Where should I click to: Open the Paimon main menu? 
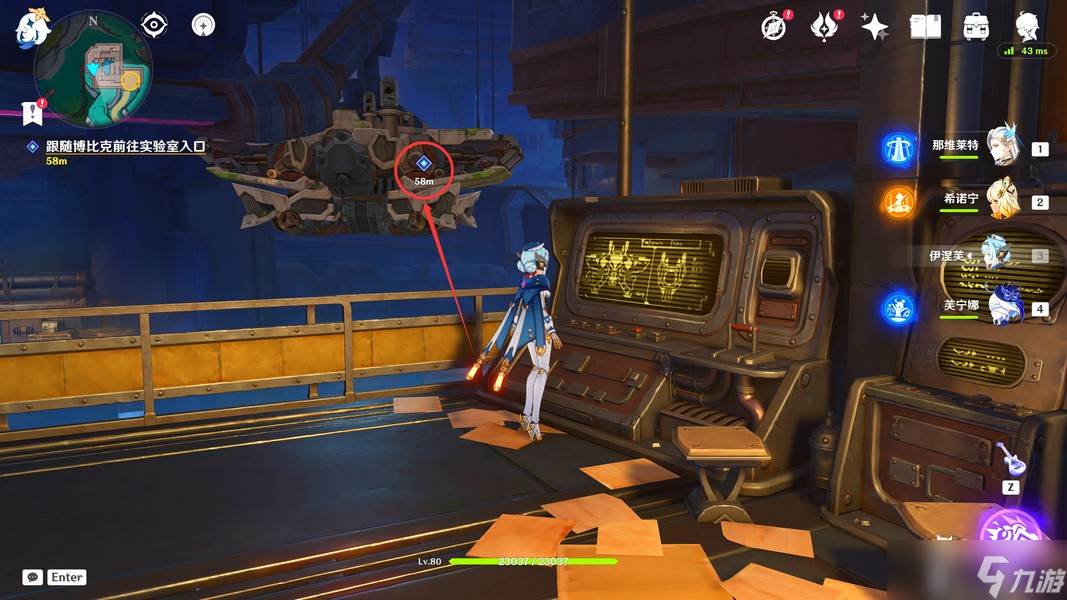tap(33, 29)
